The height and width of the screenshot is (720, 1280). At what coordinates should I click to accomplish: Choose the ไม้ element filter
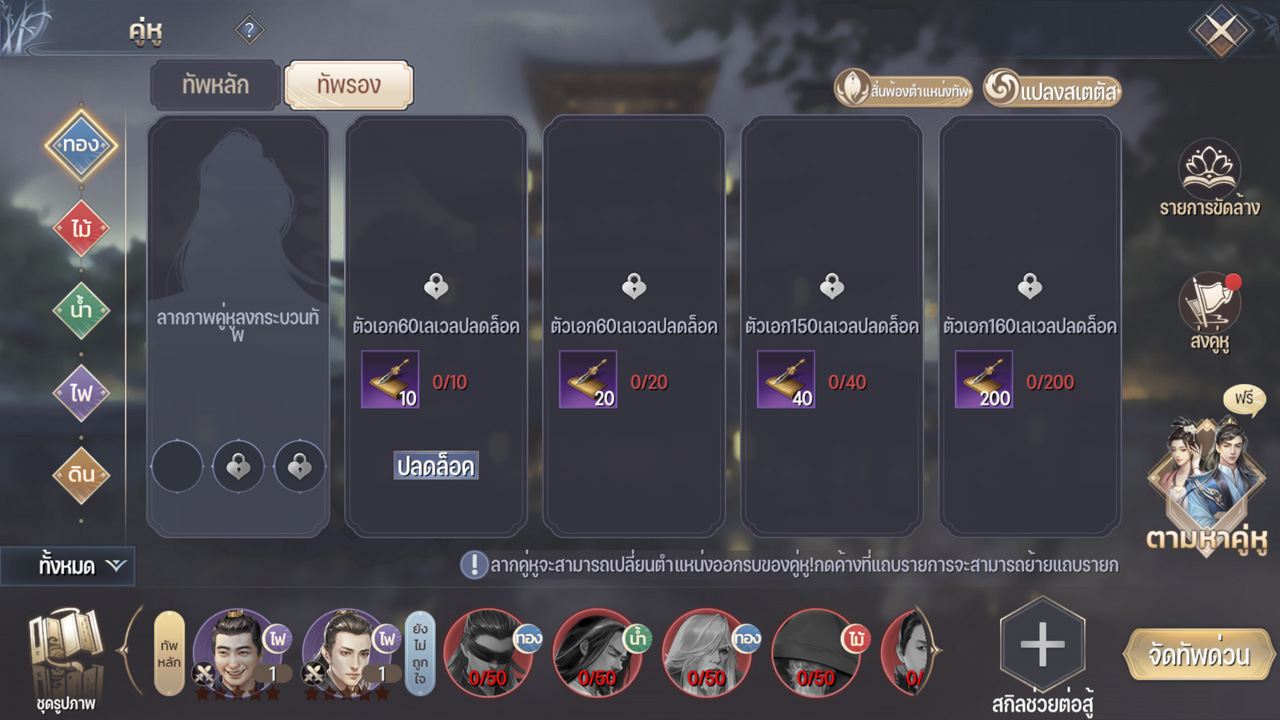click(x=81, y=229)
